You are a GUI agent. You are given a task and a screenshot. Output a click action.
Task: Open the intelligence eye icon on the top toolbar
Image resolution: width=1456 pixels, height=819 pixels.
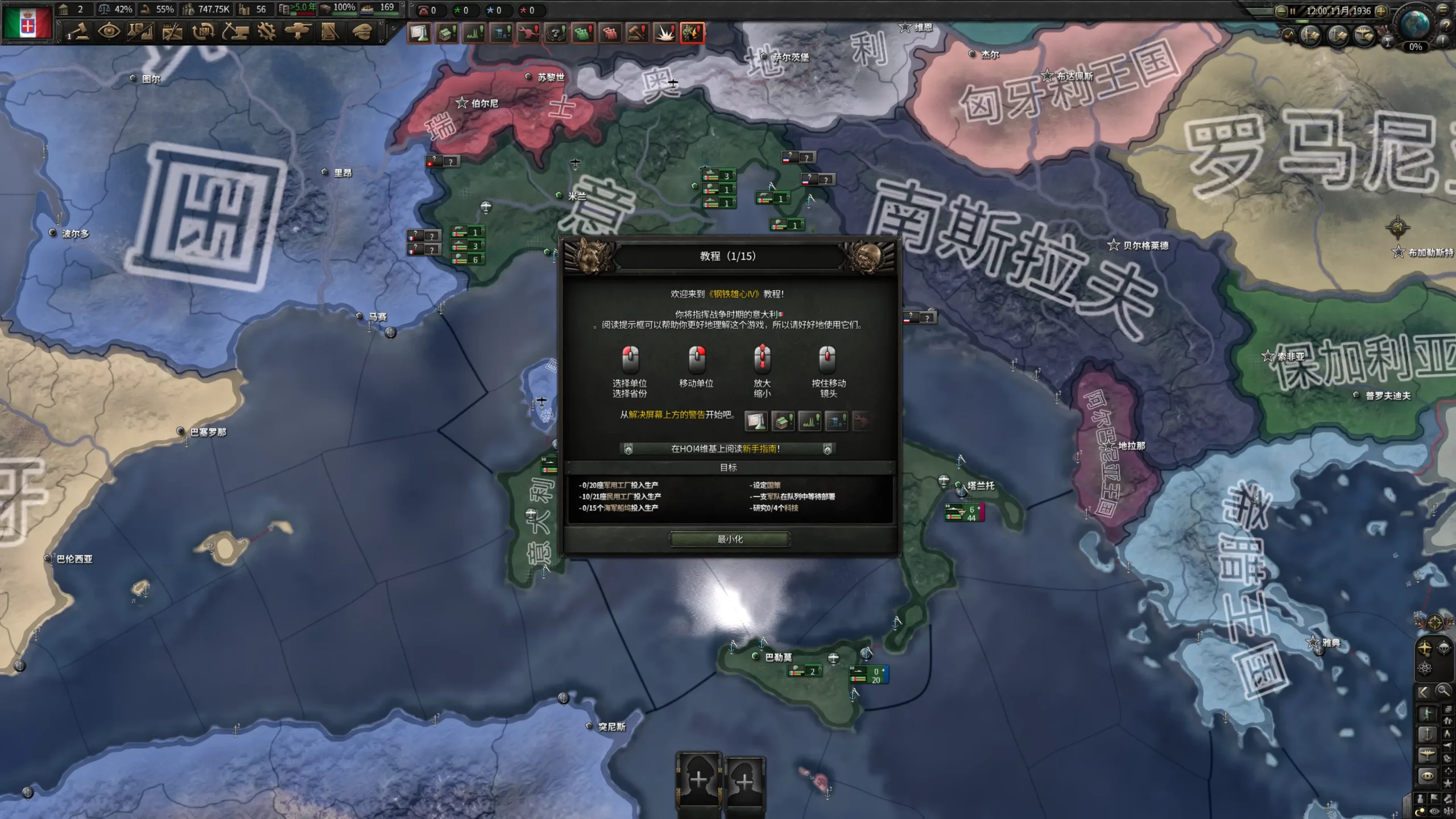pos(109,32)
